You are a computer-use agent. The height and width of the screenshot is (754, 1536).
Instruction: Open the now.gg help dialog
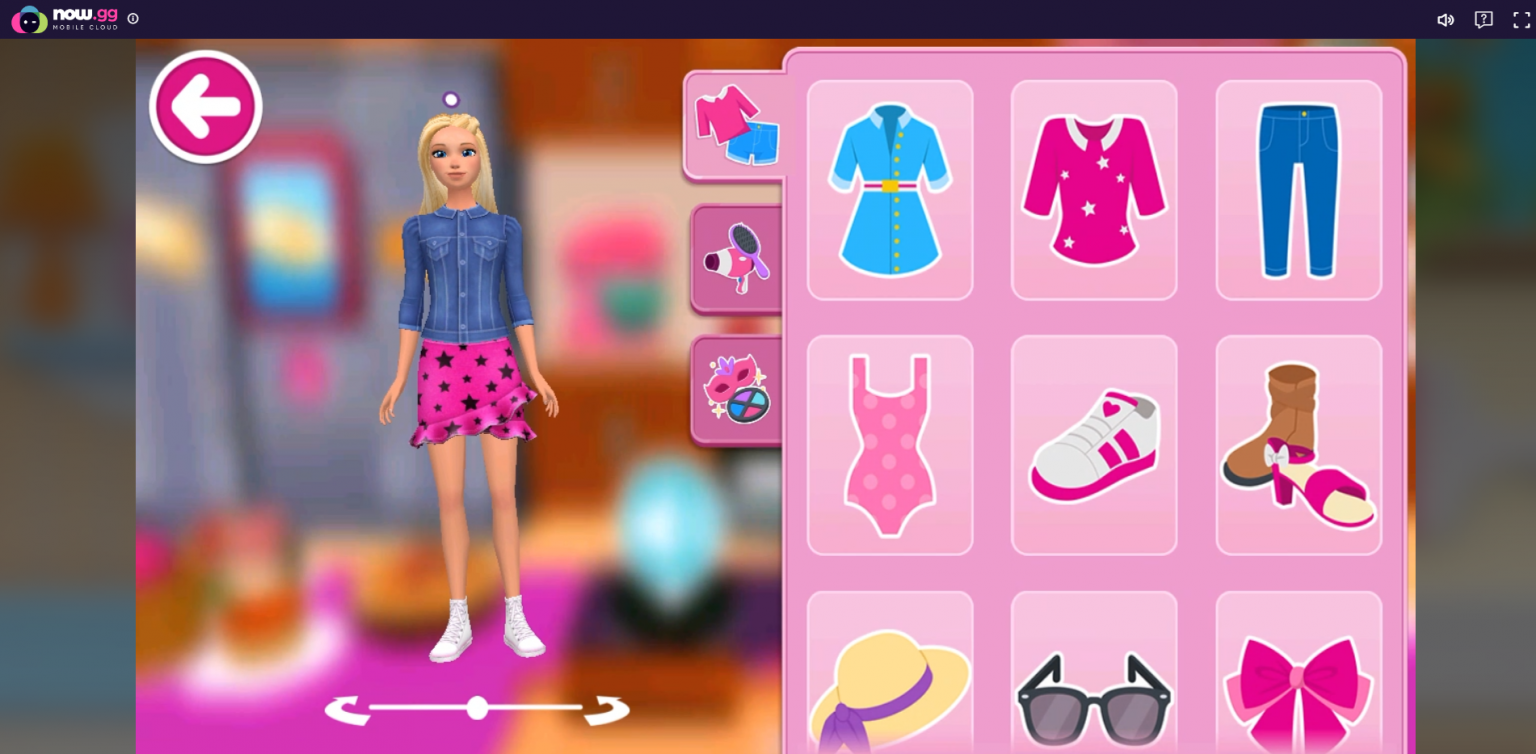[x=1482, y=19]
